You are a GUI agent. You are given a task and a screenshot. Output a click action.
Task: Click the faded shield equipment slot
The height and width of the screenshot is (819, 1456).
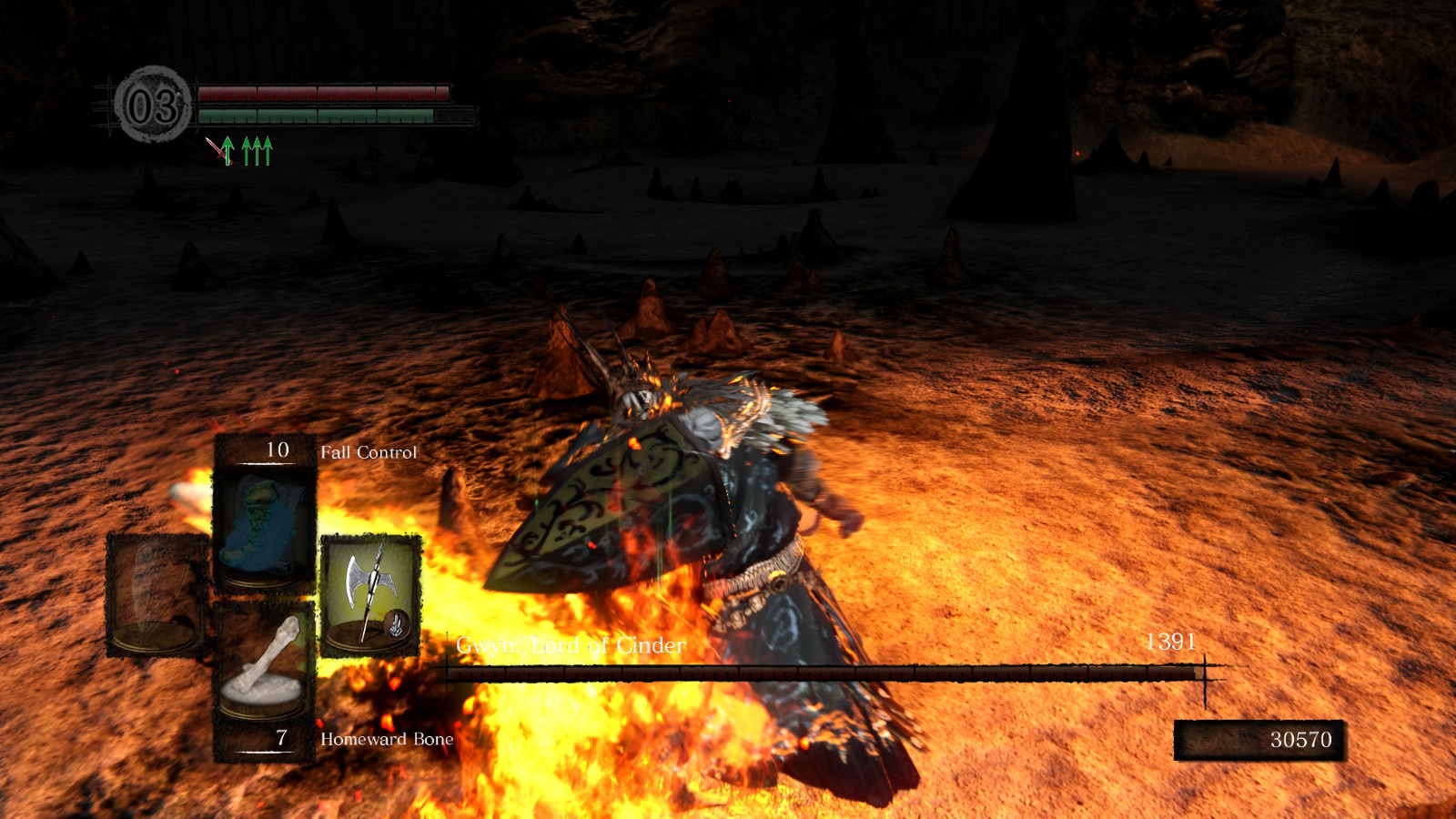coord(157,596)
